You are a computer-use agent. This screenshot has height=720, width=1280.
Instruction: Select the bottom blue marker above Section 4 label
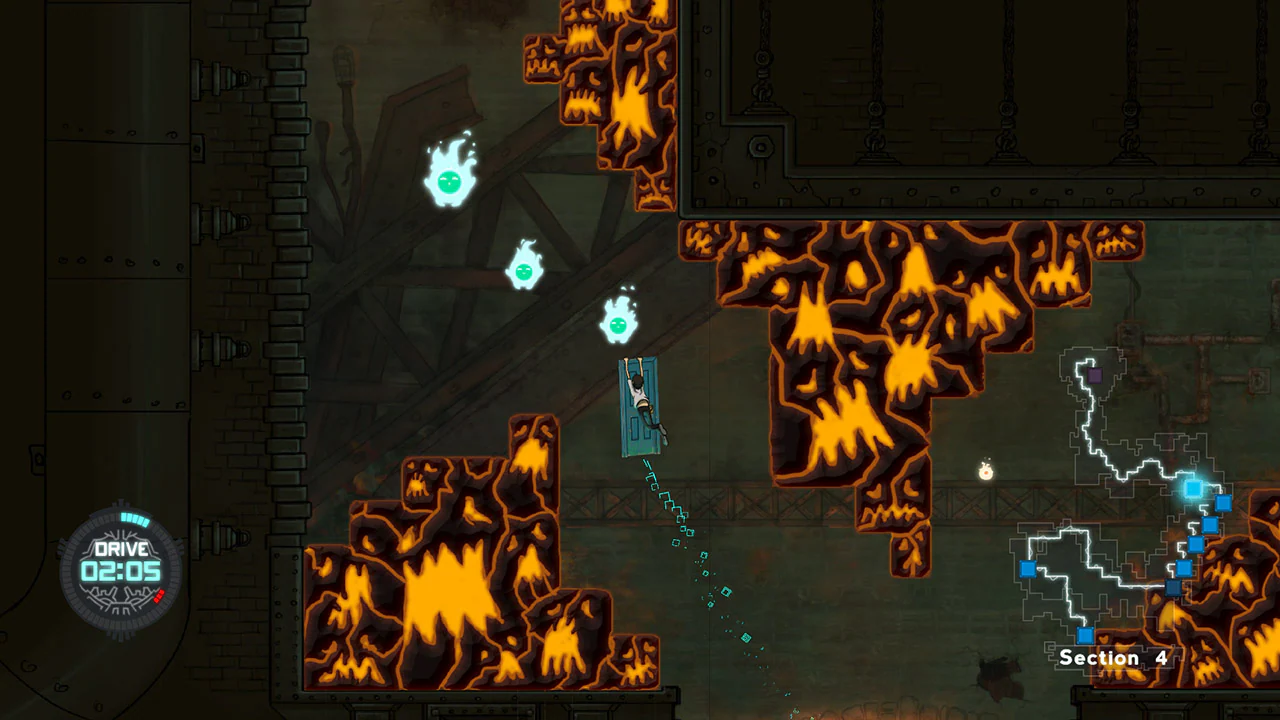[x=1084, y=633]
